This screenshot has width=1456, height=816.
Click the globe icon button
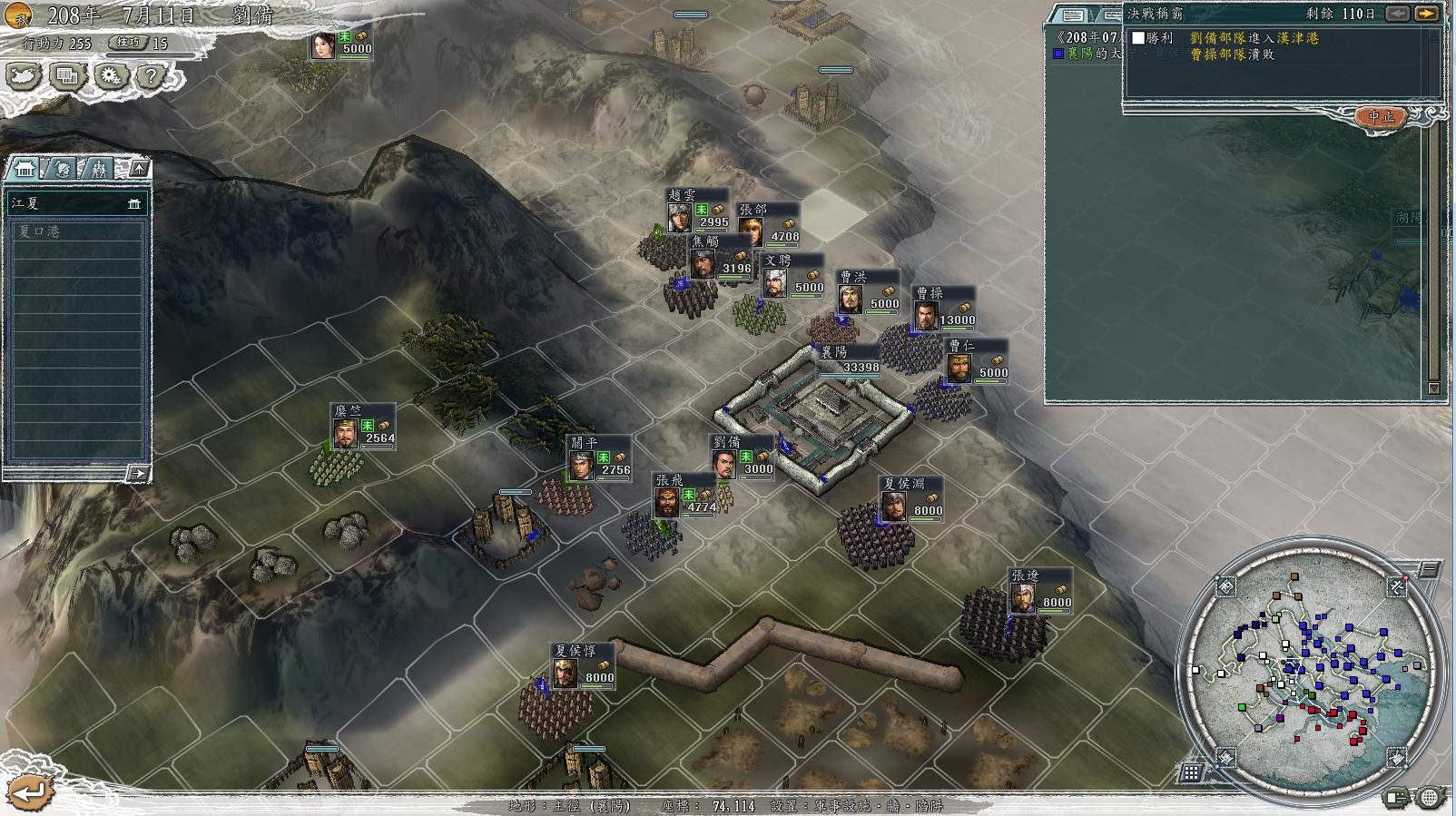pyautogui.click(x=1429, y=798)
